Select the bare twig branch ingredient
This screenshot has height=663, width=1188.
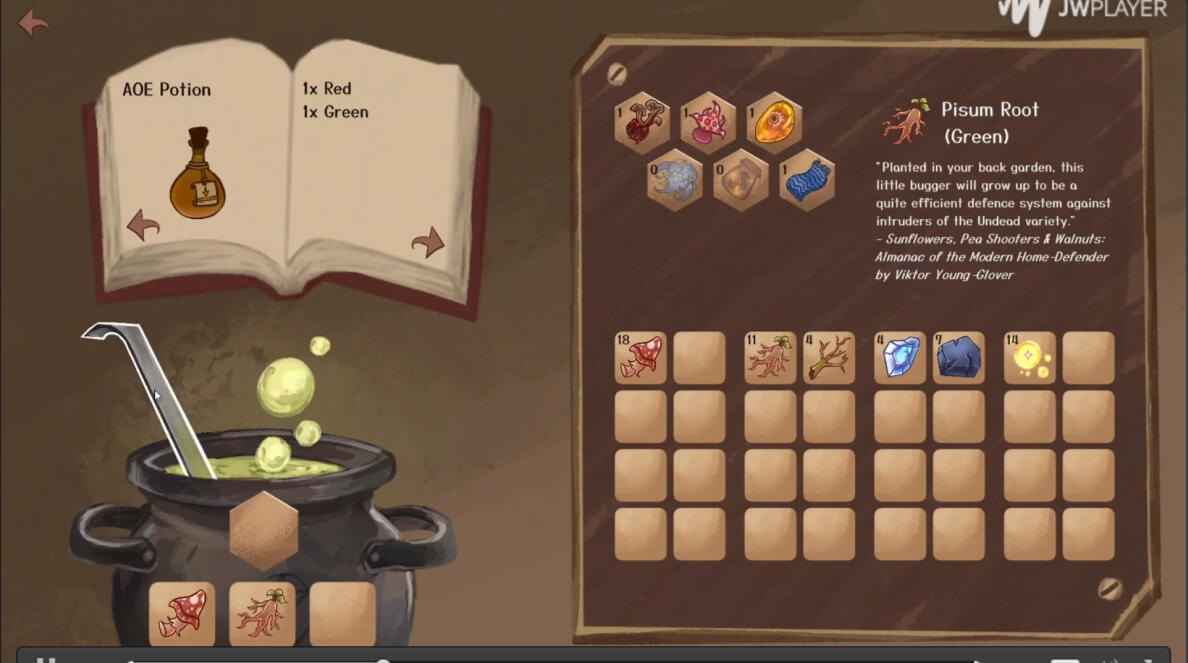click(x=829, y=358)
